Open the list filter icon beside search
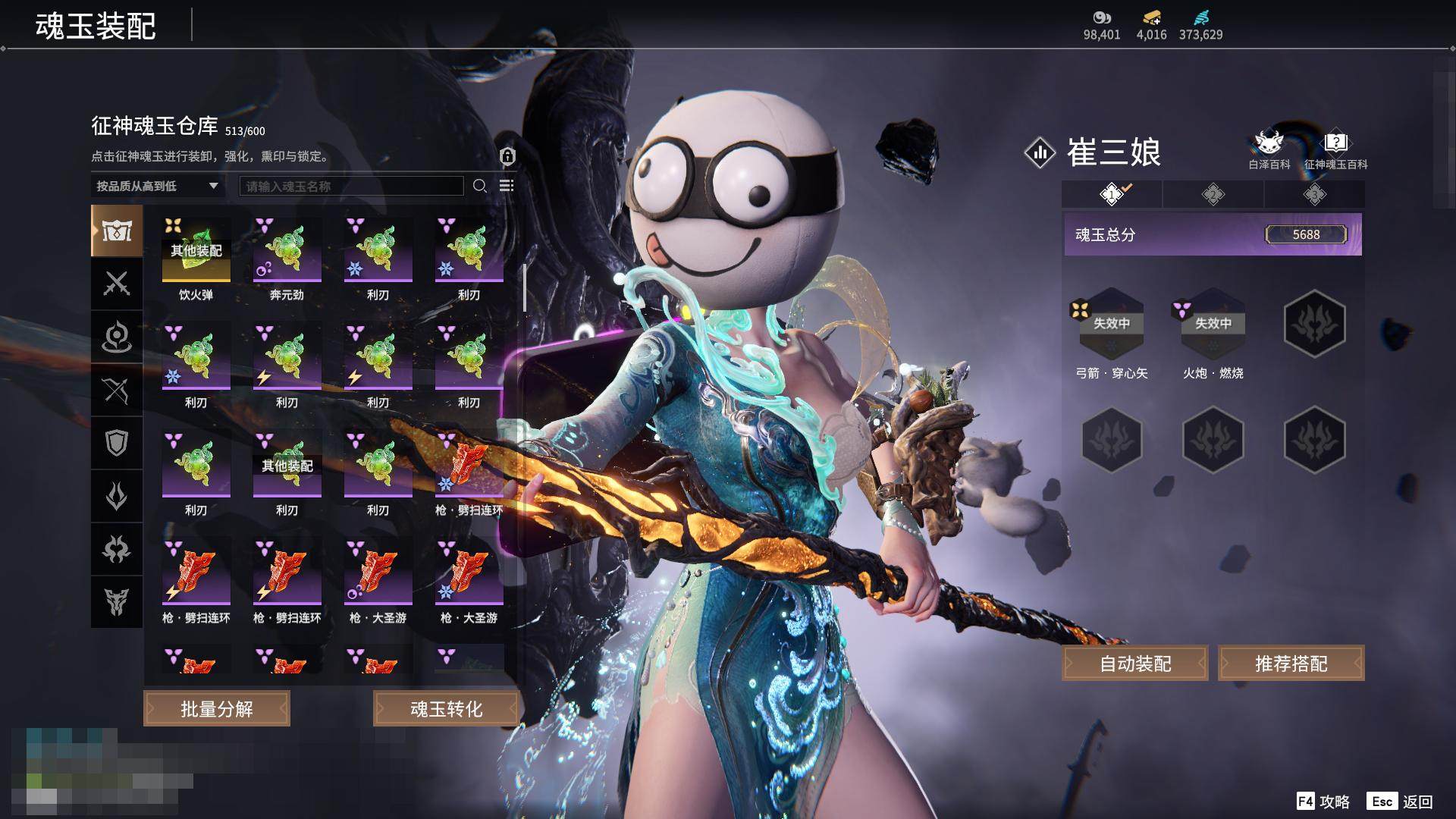This screenshot has height=819, width=1456. click(507, 186)
